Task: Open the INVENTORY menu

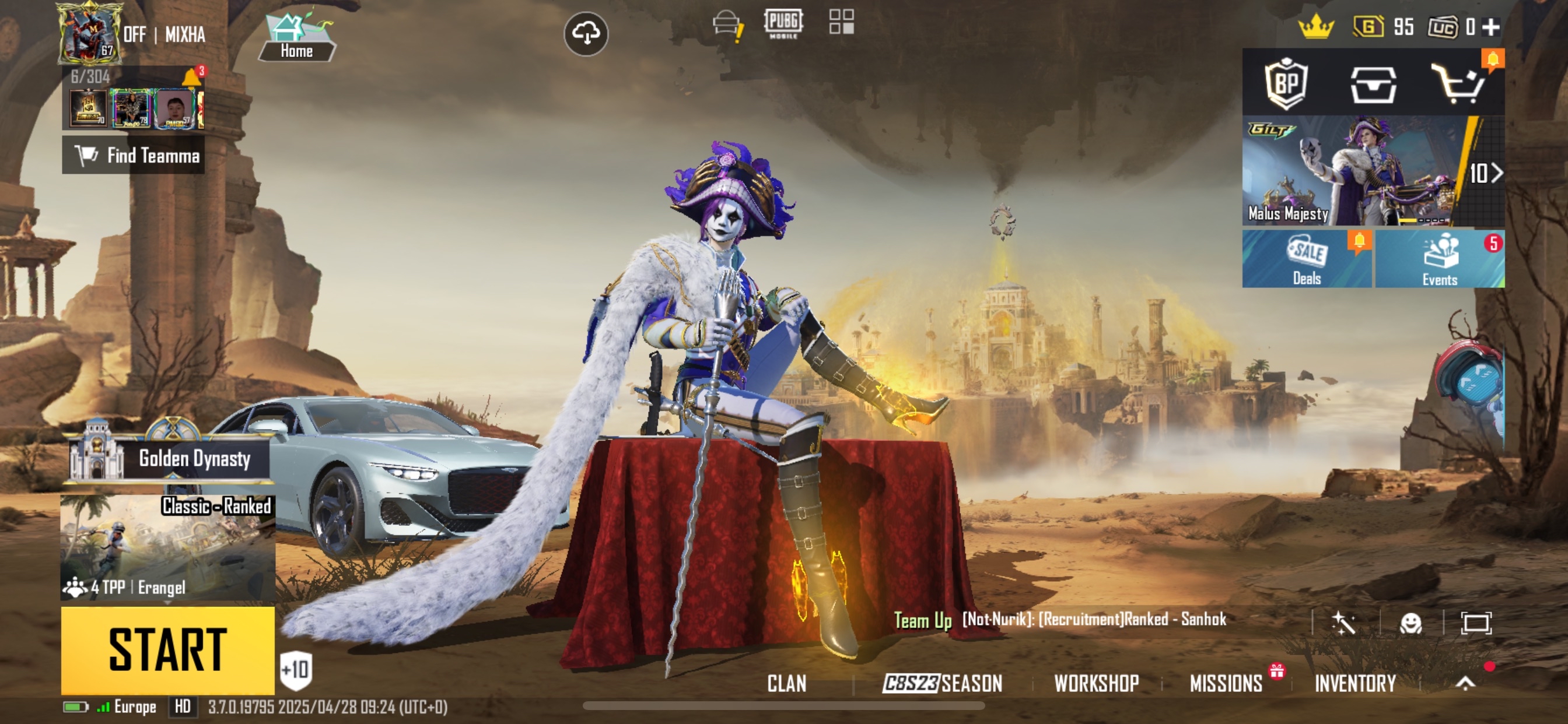Action: click(x=1355, y=683)
